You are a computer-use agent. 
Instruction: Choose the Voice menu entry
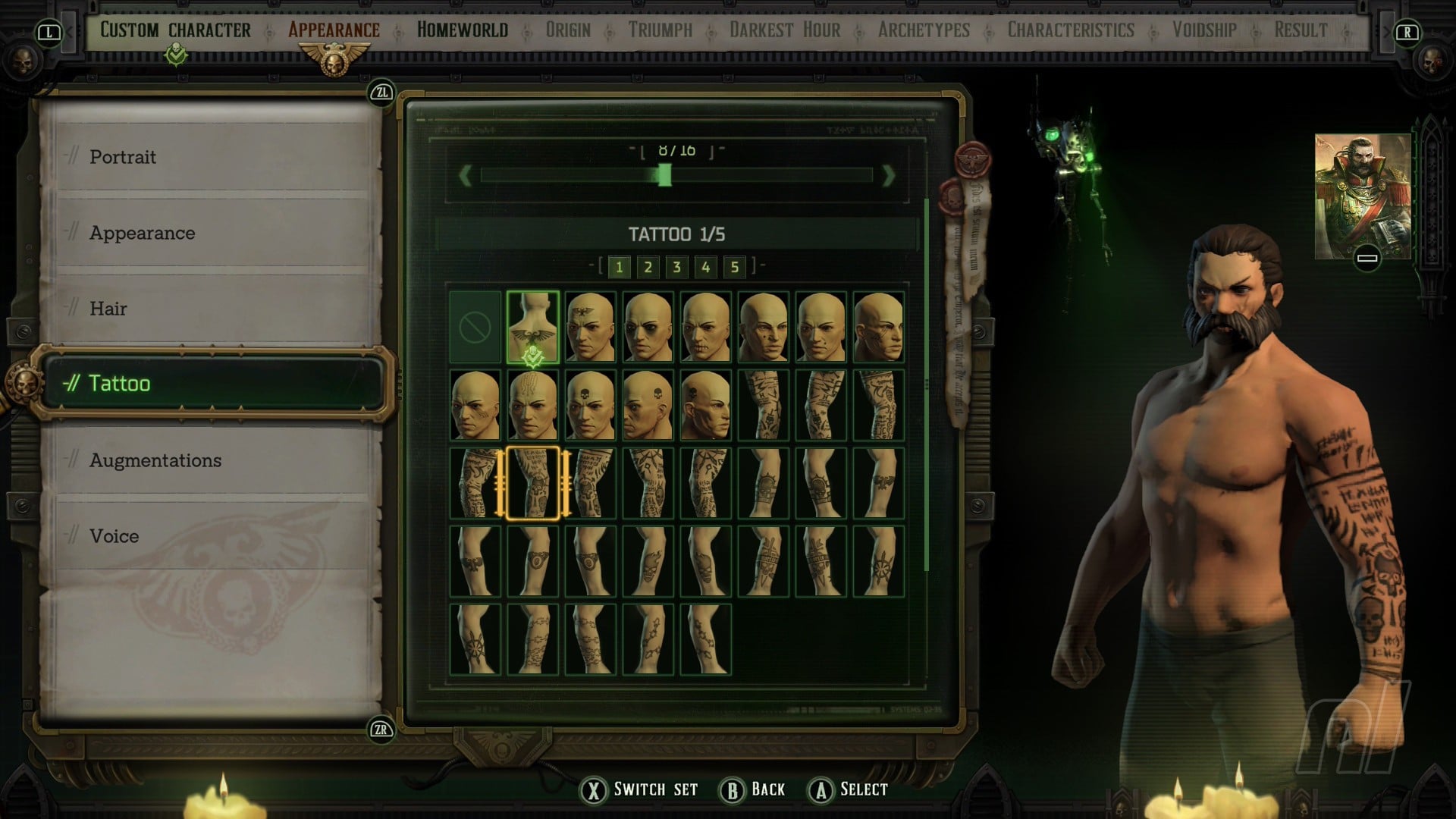tap(115, 536)
